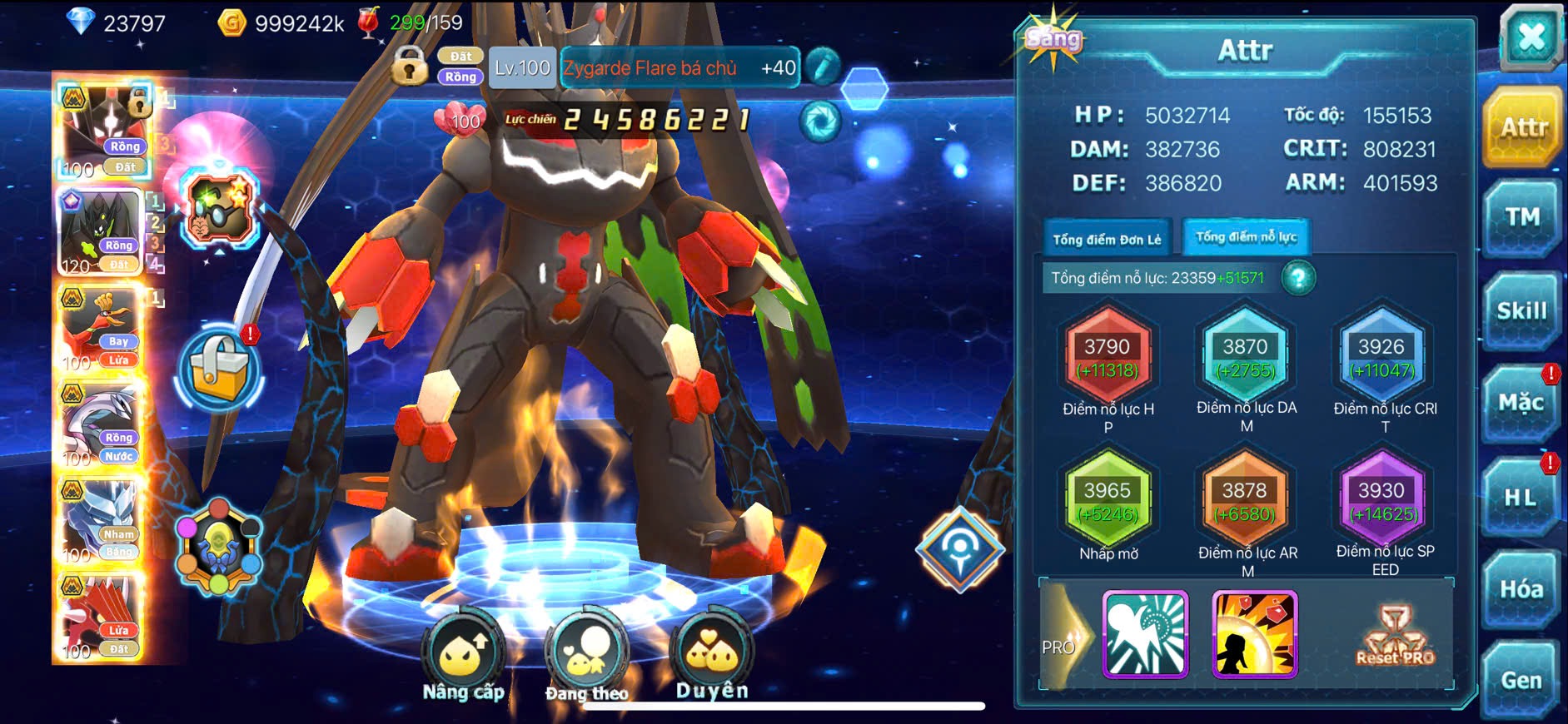Screen dimensions: 1568x724
Task: Close the Attr panel with the X button
Action: pyautogui.click(x=1531, y=38)
